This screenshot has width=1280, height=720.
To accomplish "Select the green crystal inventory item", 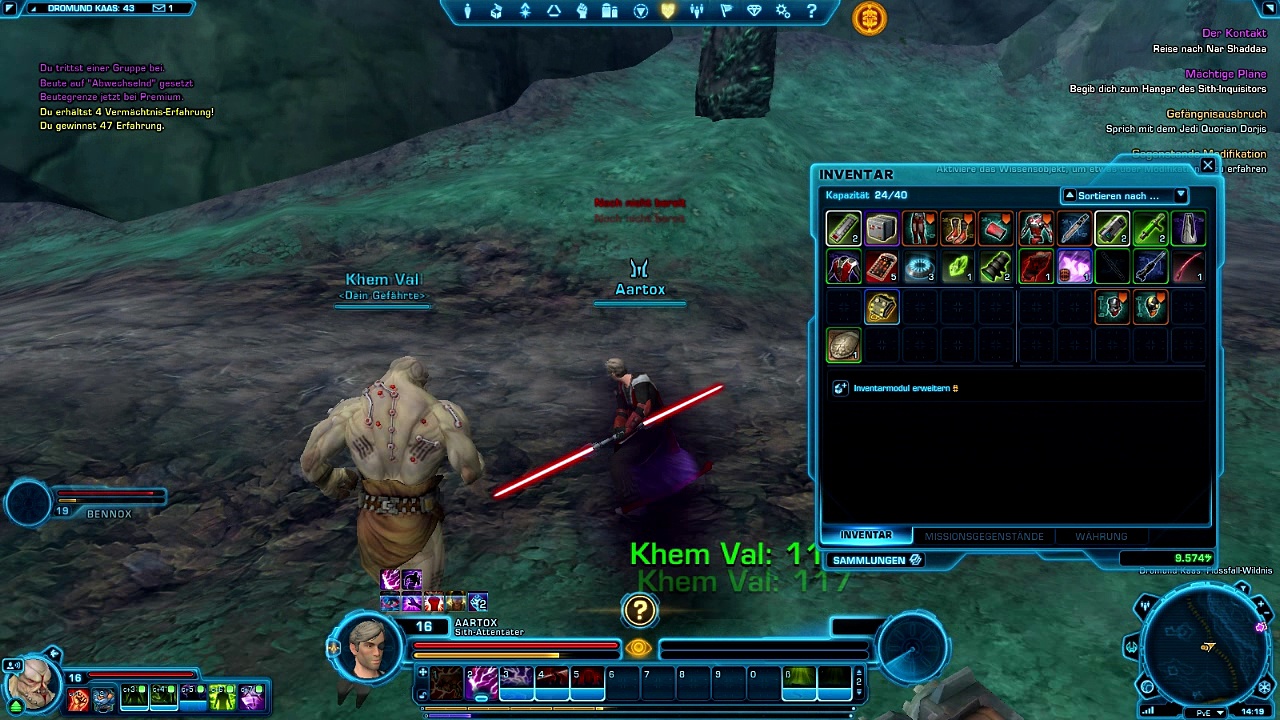I will click(x=958, y=268).
